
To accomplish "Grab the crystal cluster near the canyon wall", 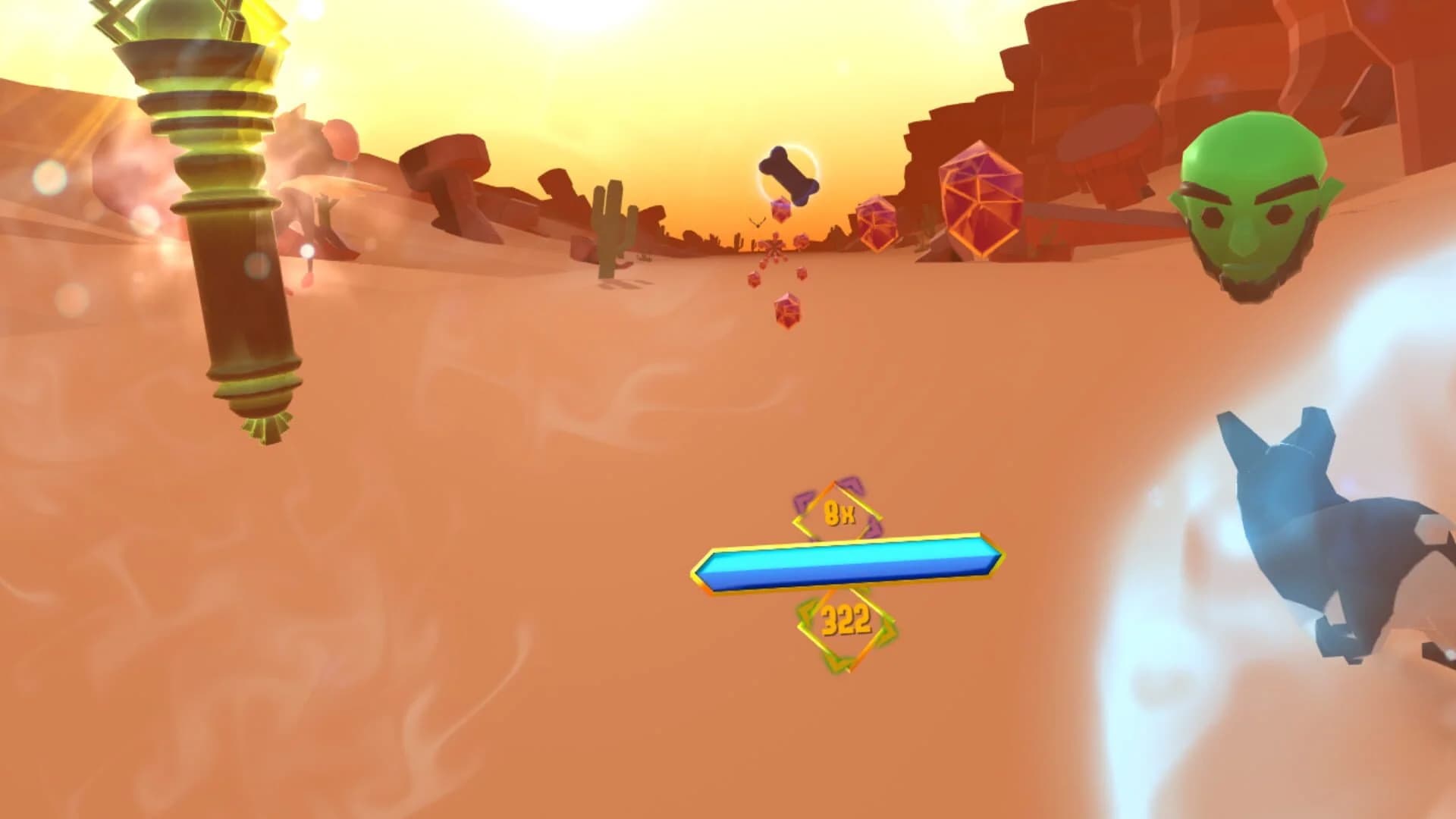I will tap(880, 224).
